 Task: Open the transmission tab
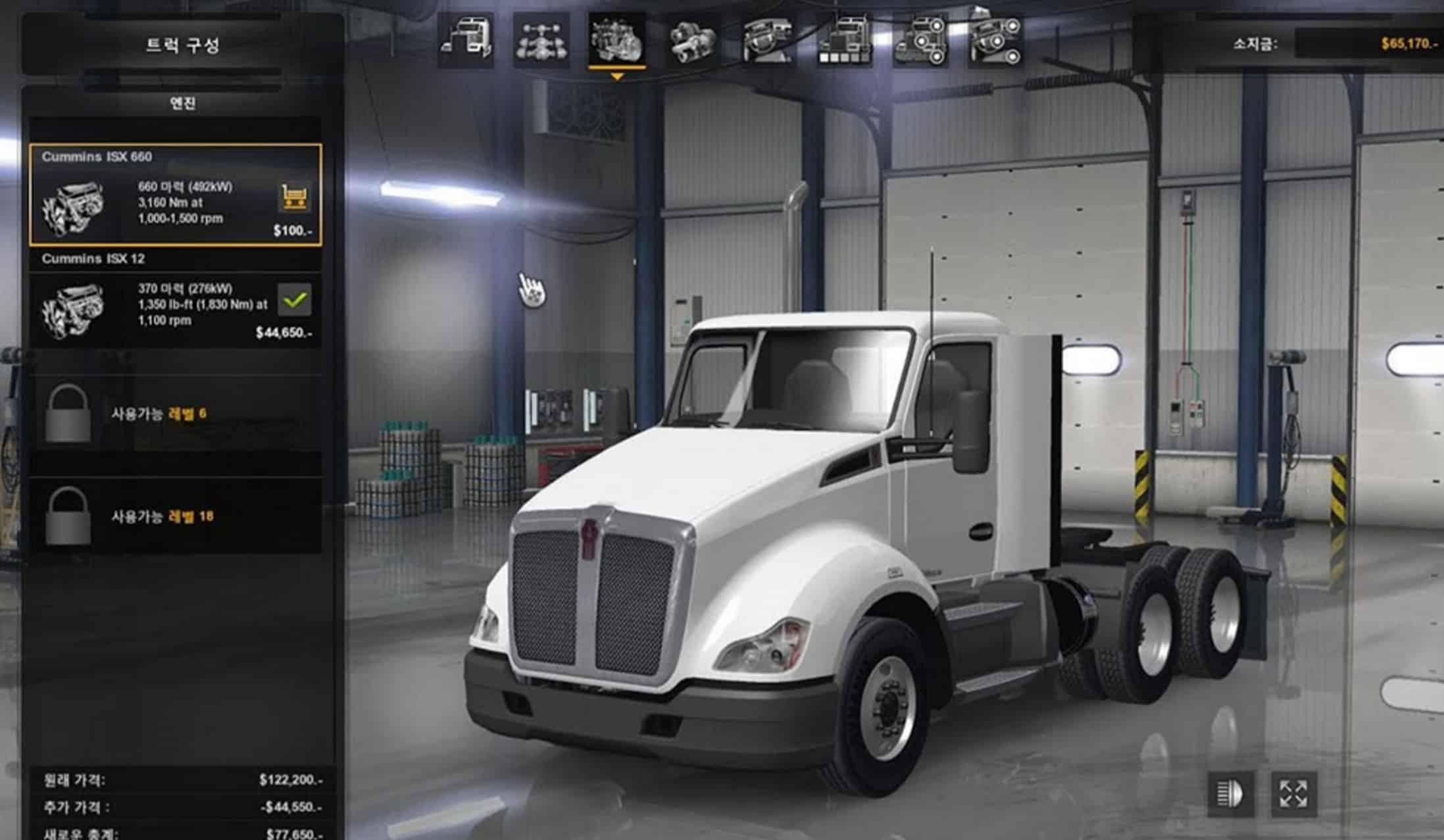pos(692,41)
